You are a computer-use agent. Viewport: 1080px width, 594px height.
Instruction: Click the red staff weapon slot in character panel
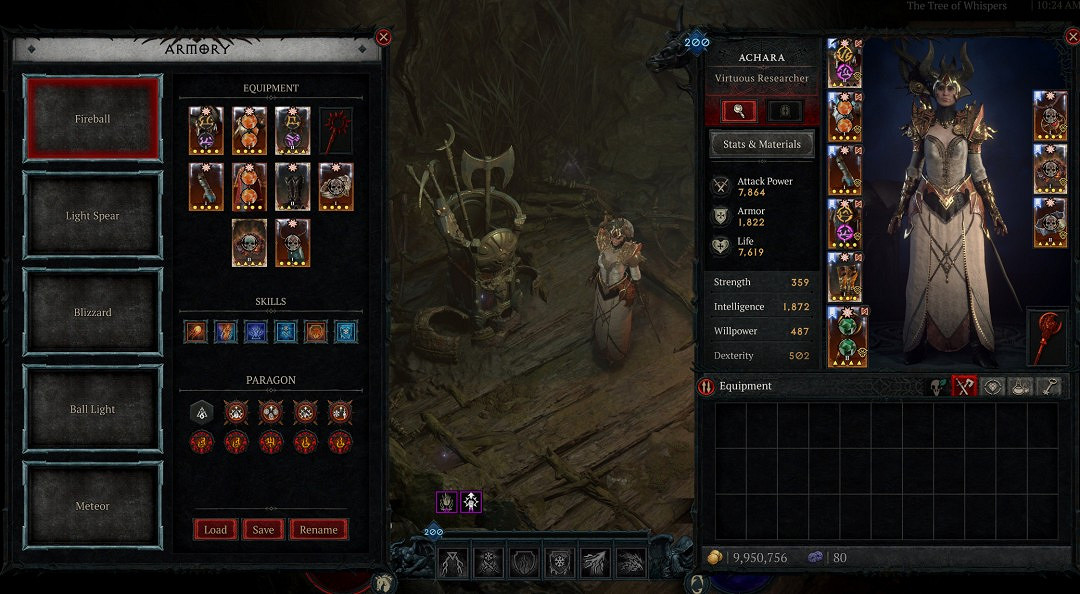[1047, 337]
